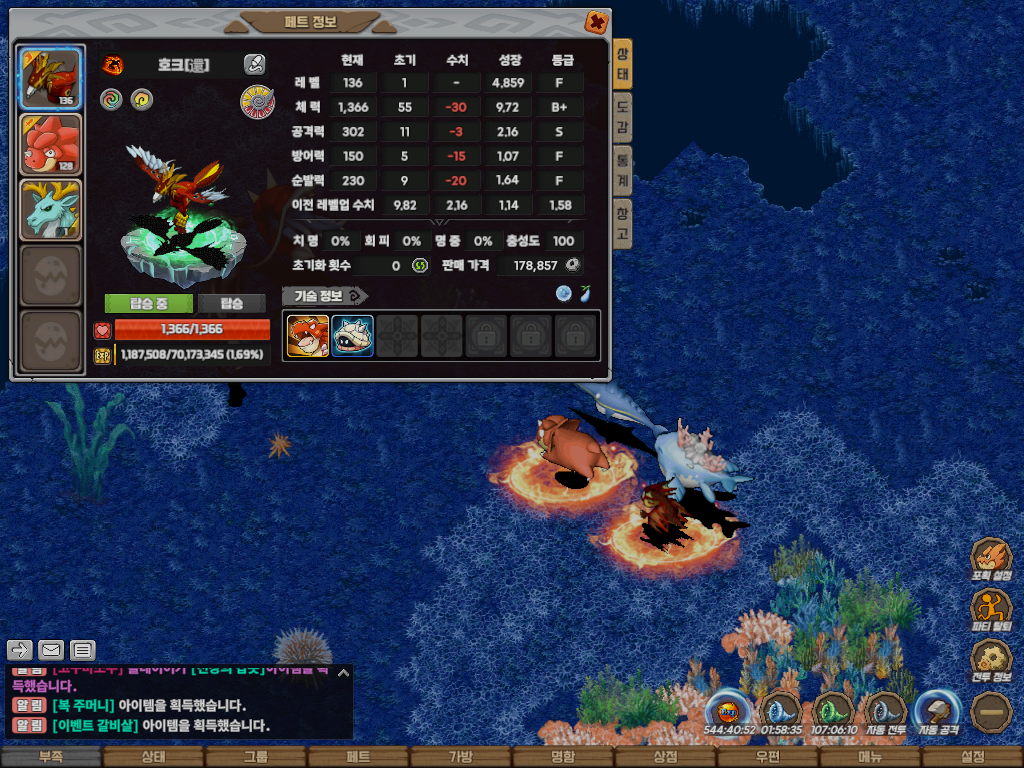Open the 설정 settings menu
The width and height of the screenshot is (1024, 768).
972,757
